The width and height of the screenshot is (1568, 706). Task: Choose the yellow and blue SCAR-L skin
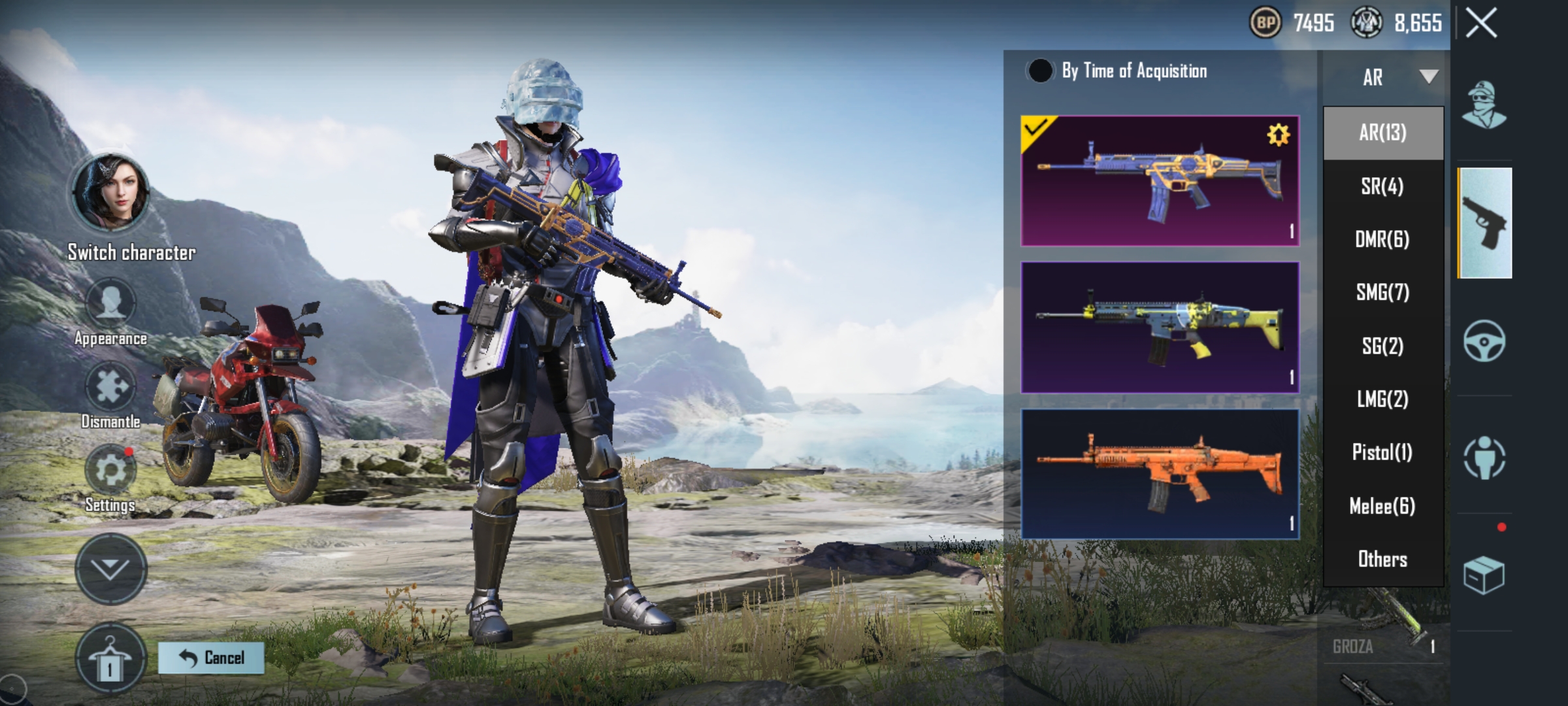(1160, 328)
